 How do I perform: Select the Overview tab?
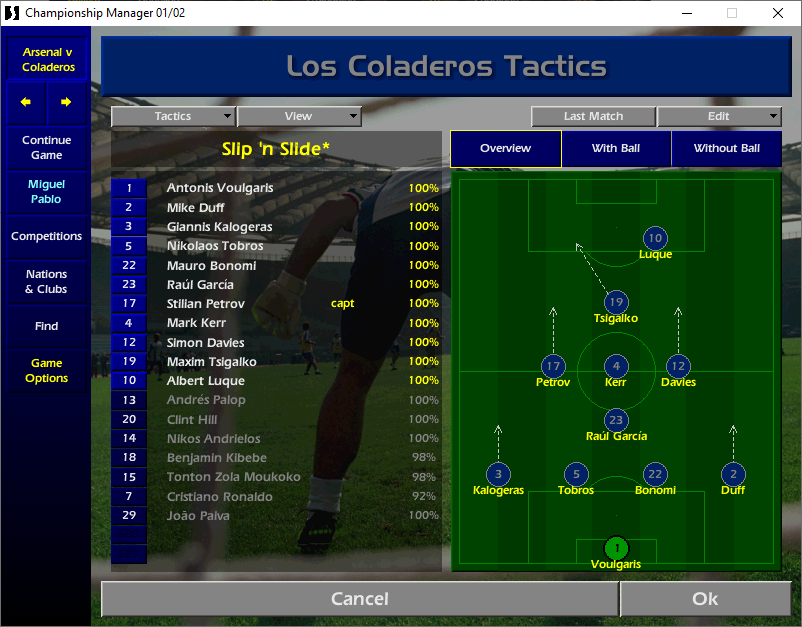tap(505, 148)
